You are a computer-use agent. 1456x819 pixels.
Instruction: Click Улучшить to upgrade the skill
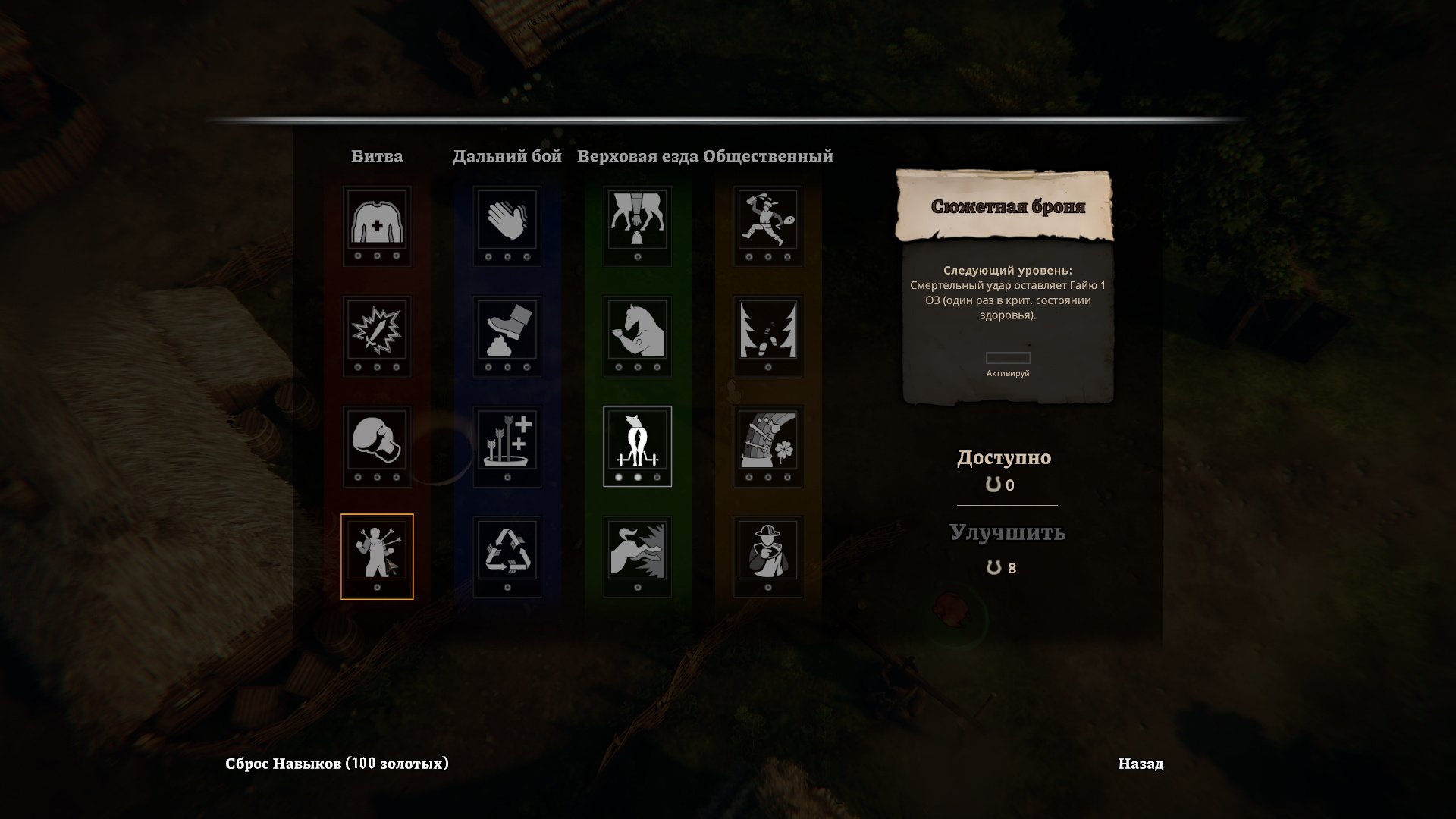click(x=1007, y=532)
